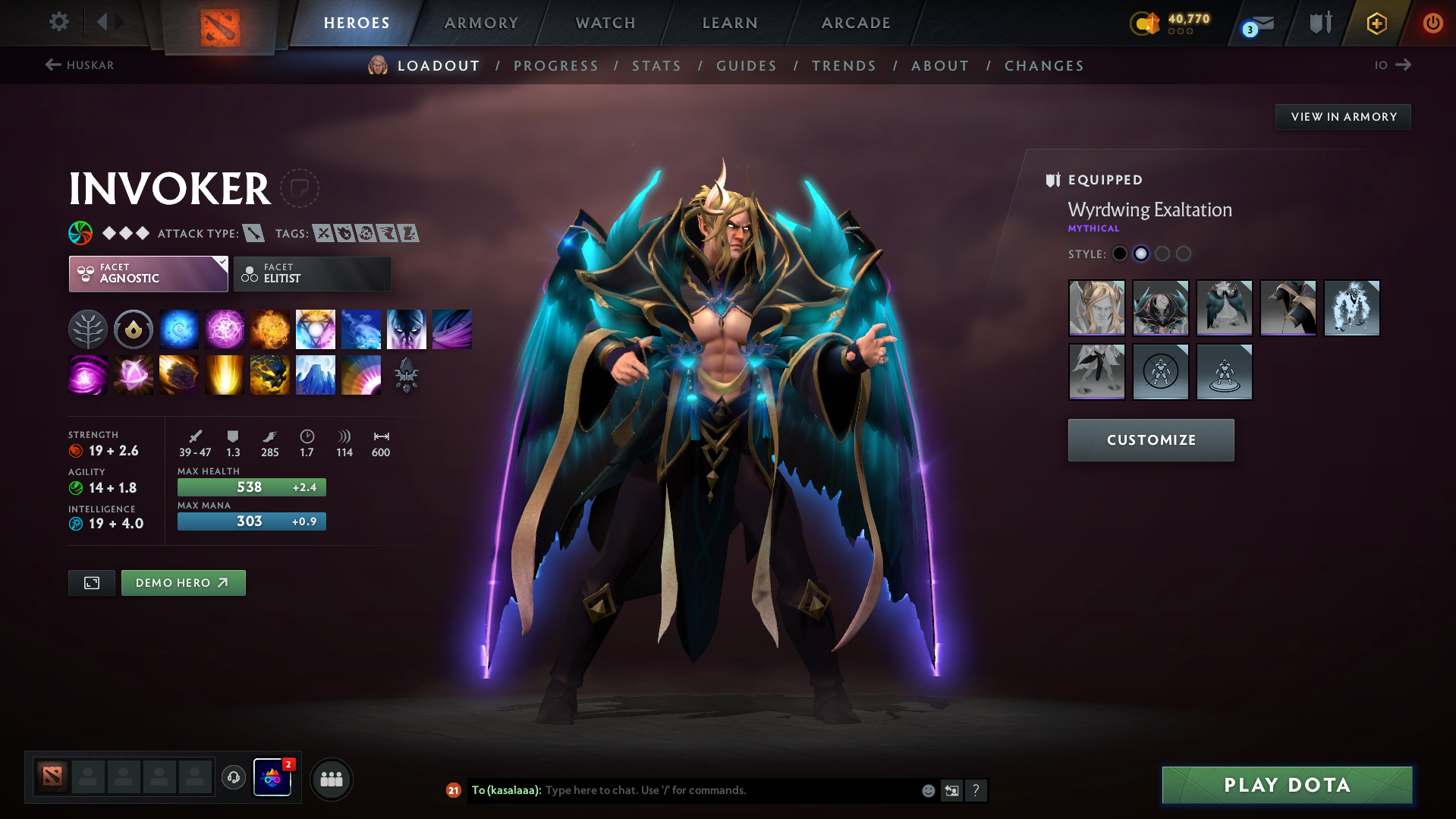Select the Wex ability icon
The image size is (1456, 819).
pyautogui.click(x=224, y=329)
